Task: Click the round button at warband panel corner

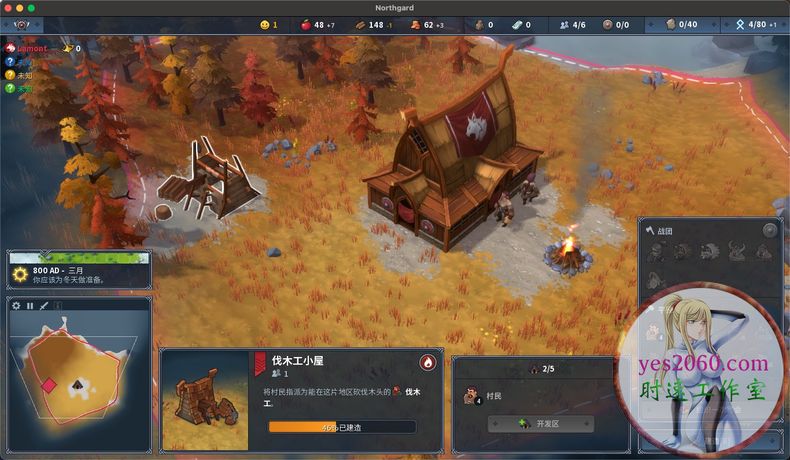Action: coord(769,230)
